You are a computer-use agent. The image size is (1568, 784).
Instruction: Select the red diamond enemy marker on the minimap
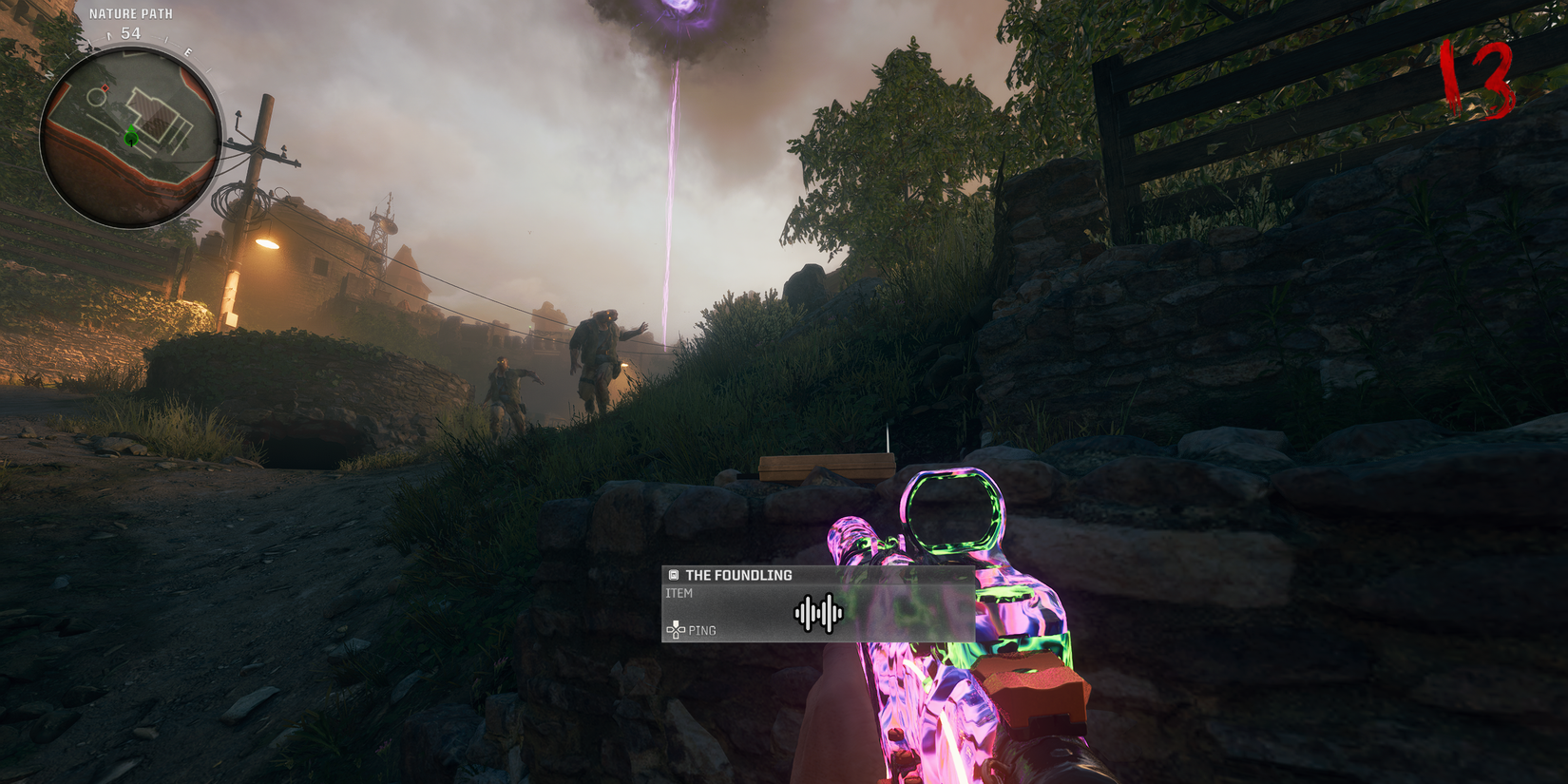[x=105, y=87]
